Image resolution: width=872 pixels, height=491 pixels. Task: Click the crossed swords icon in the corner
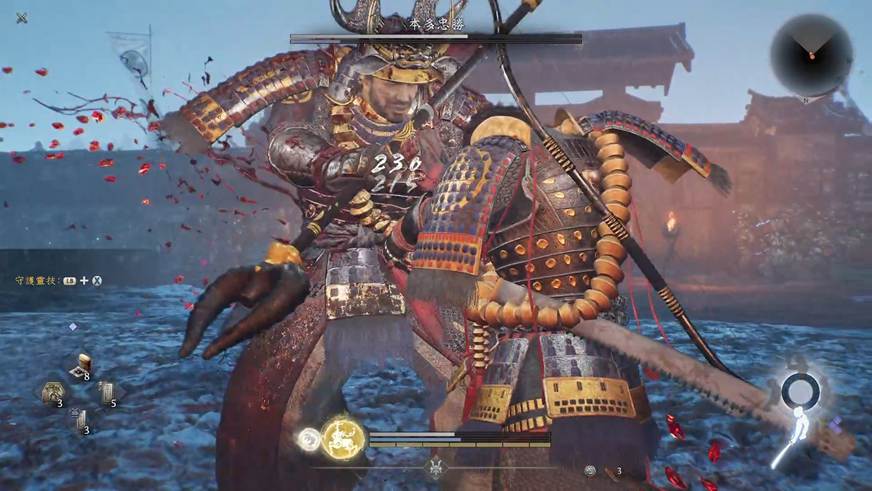22,17
